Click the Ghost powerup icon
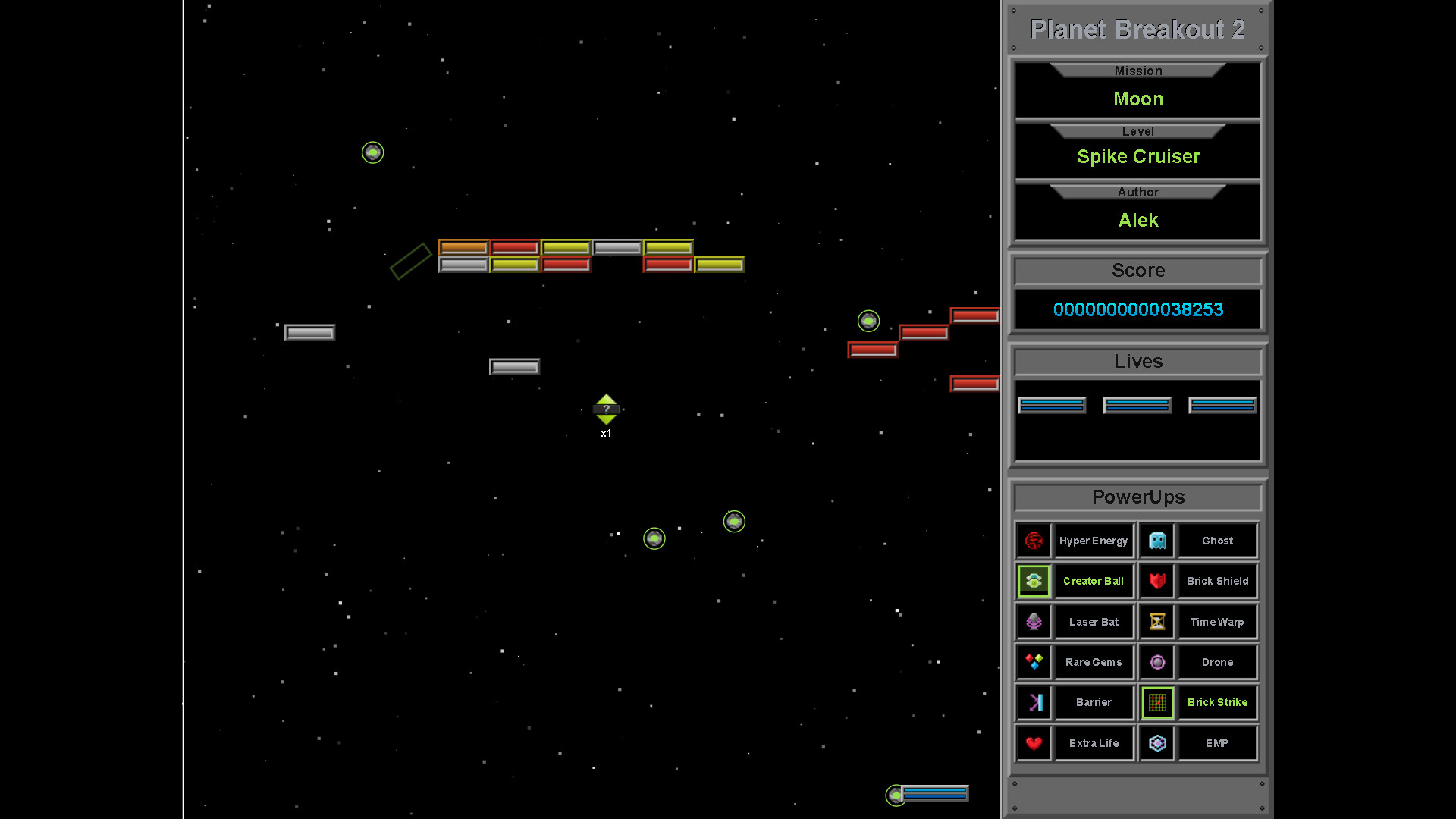 pyautogui.click(x=1156, y=540)
